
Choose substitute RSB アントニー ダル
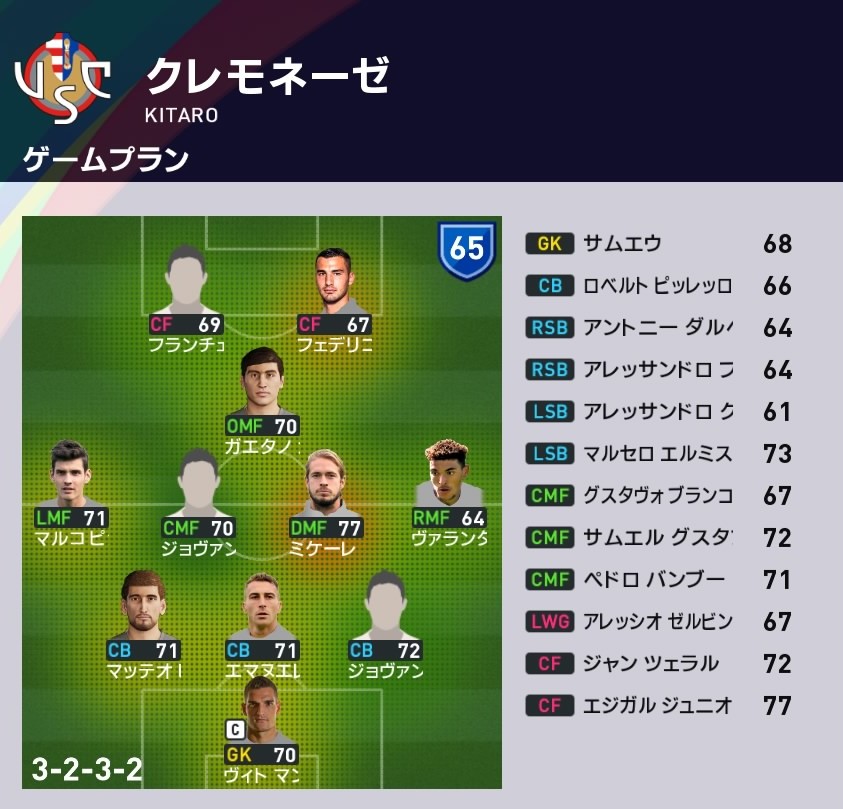pyautogui.click(x=658, y=328)
